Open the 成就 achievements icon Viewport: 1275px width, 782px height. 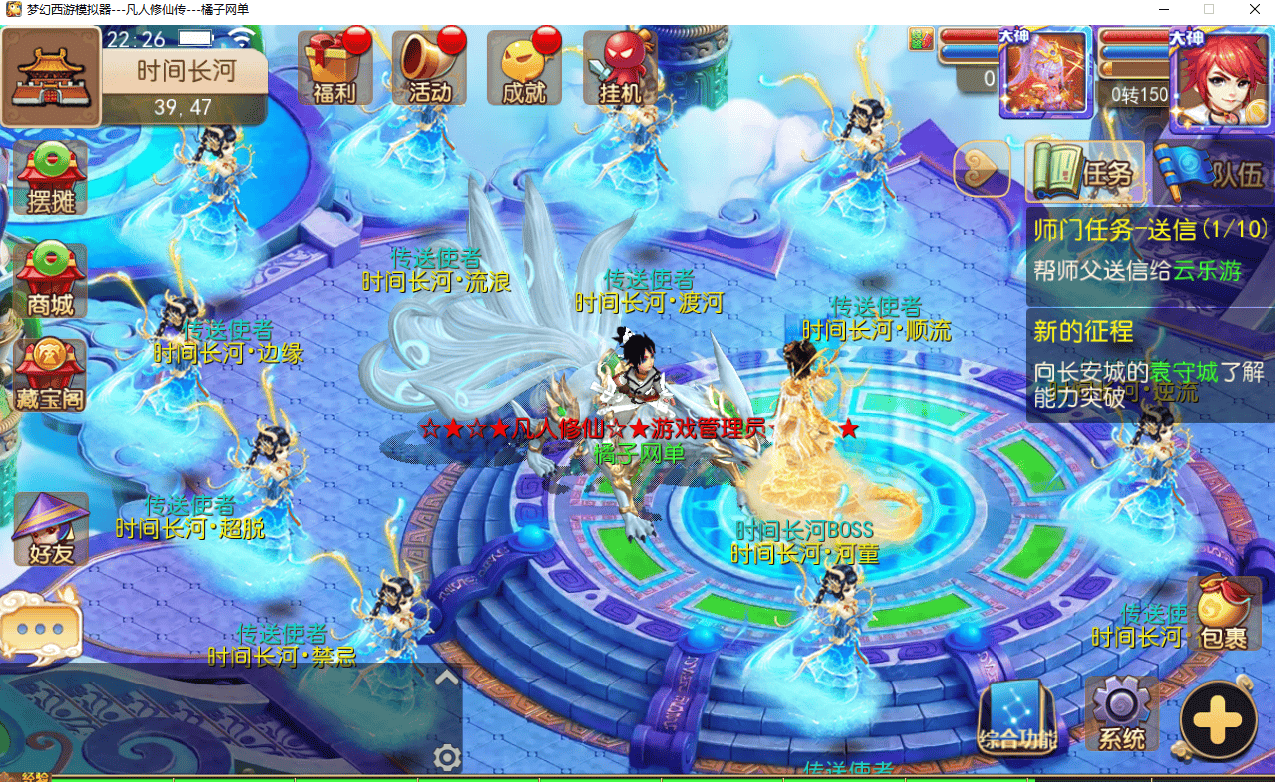[x=524, y=68]
